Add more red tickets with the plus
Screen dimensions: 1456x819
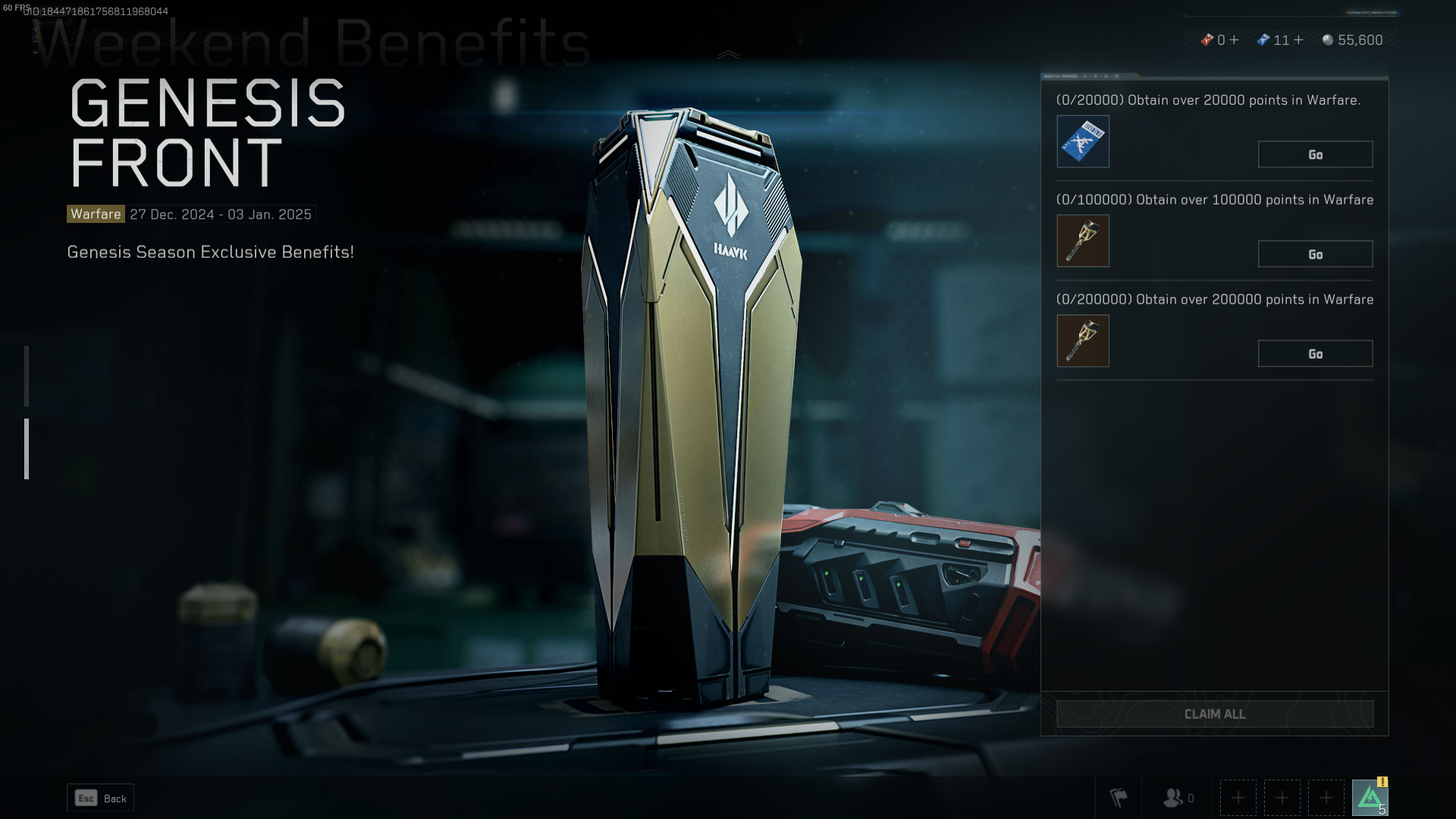point(1235,40)
